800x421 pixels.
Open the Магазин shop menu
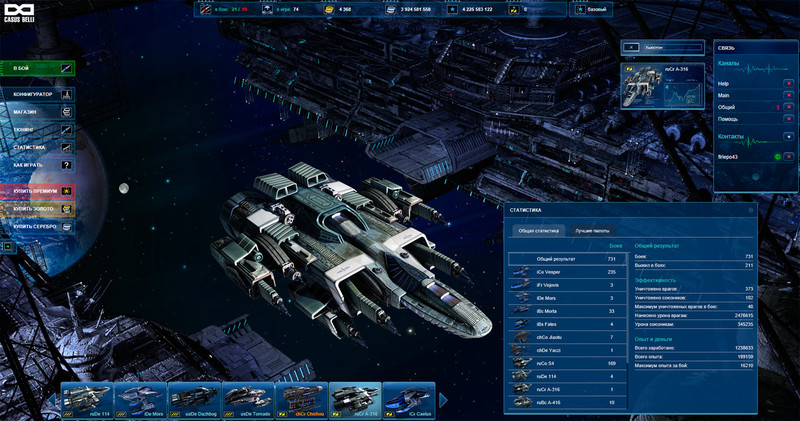(x=38, y=112)
